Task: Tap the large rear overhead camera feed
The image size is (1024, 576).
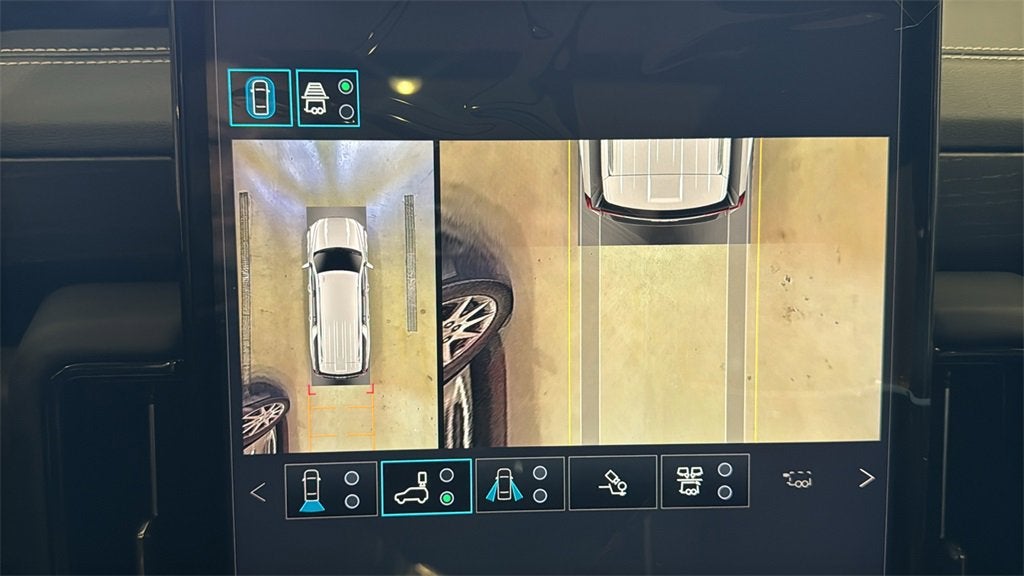Action: 664,291
